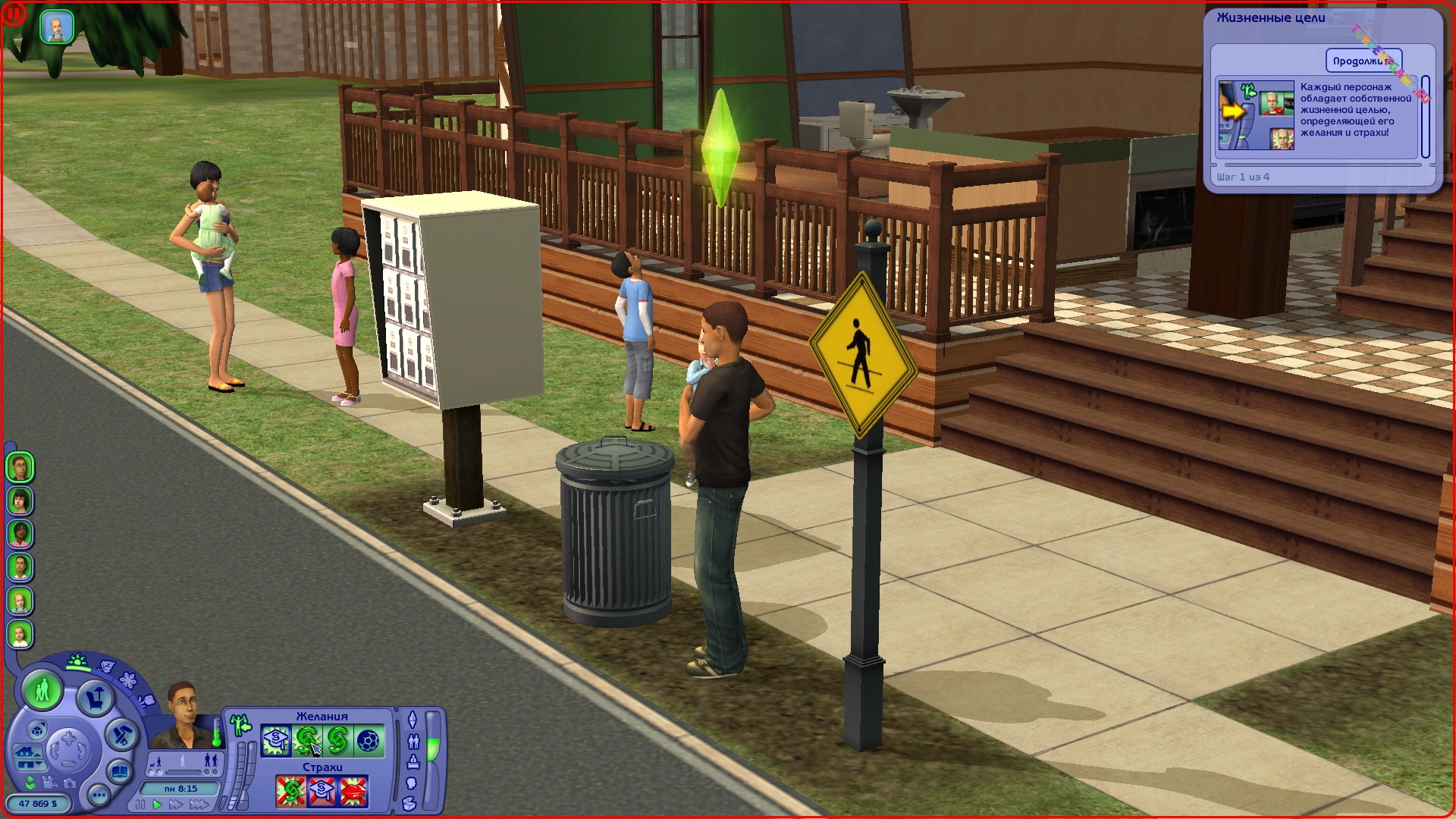The image size is (1456, 819).
Task: Go up one floor with the house icon
Action: click(29, 755)
